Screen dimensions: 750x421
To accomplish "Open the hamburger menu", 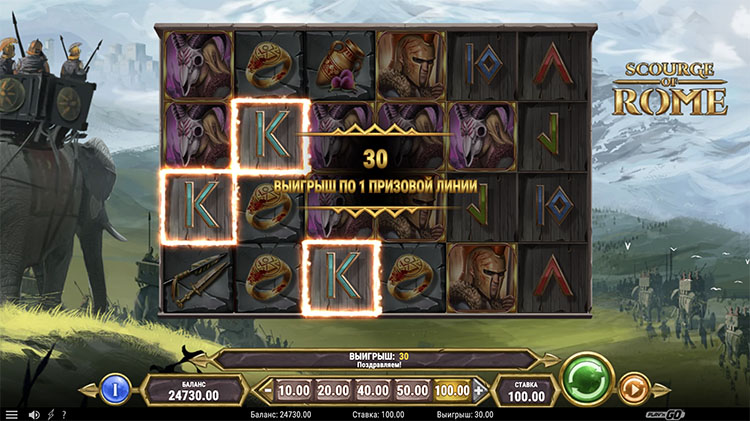I will [x=12, y=414].
